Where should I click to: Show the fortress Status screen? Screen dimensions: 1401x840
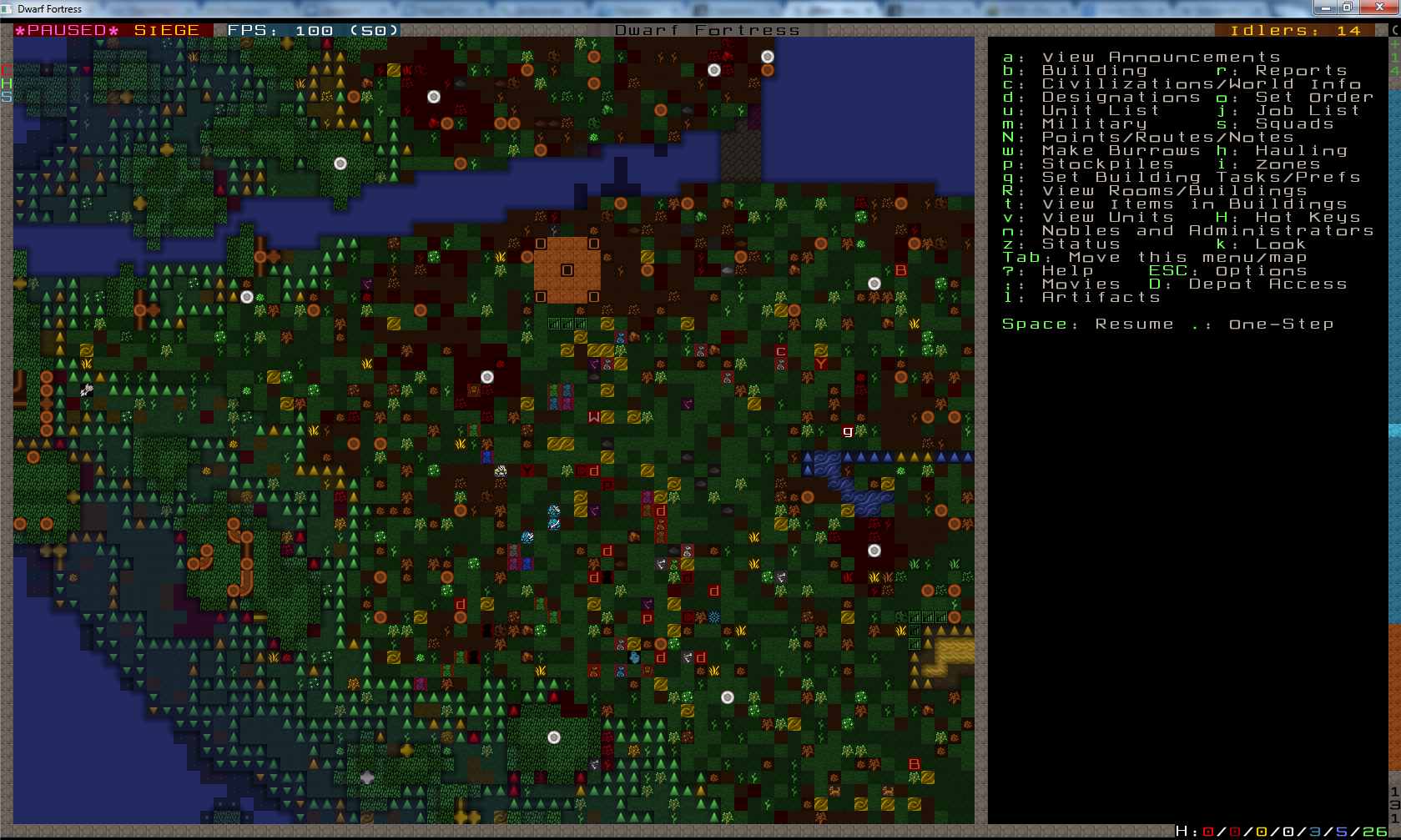1081,244
